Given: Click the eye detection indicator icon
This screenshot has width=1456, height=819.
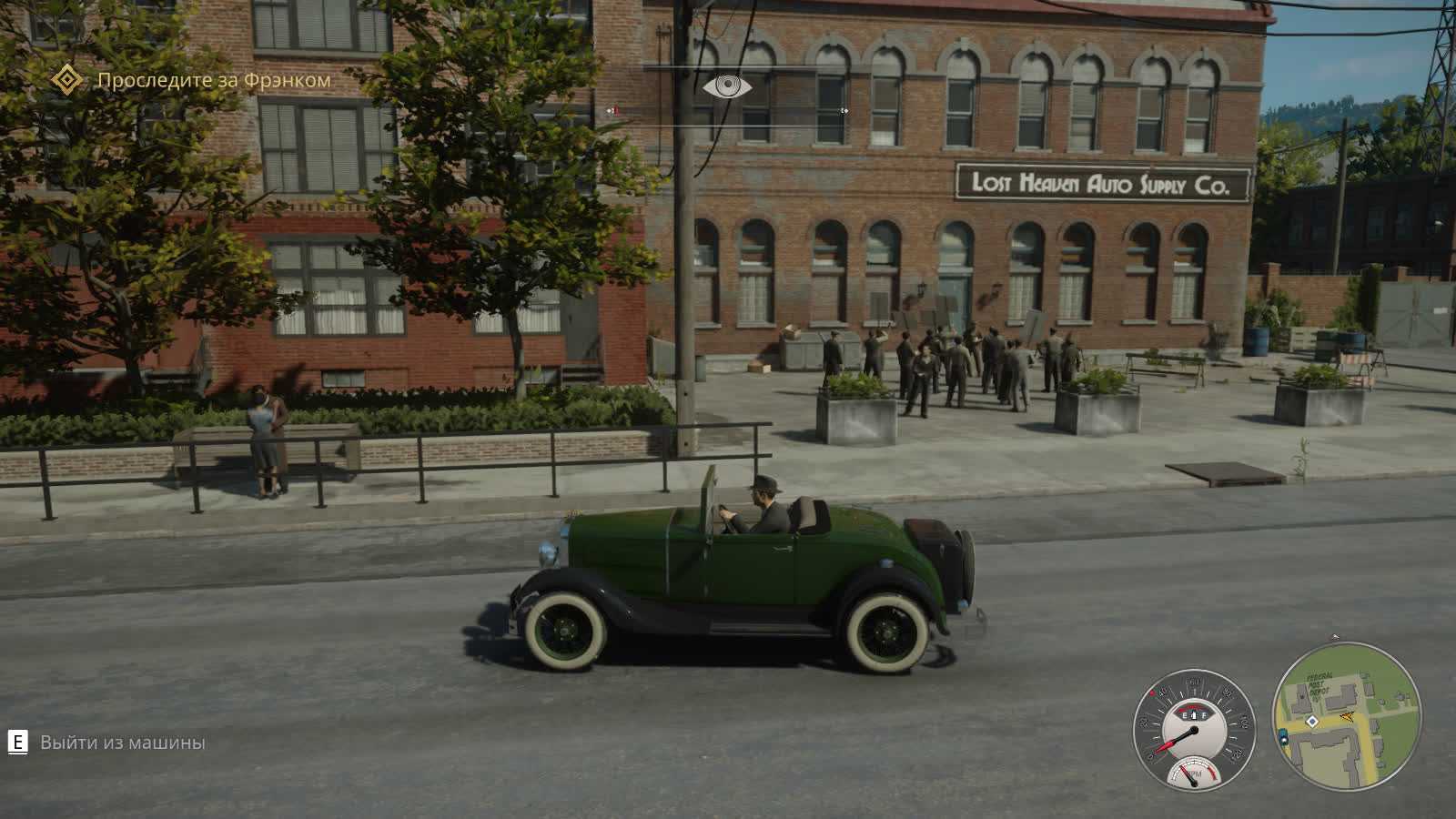Looking at the screenshot, I should 727,86.
